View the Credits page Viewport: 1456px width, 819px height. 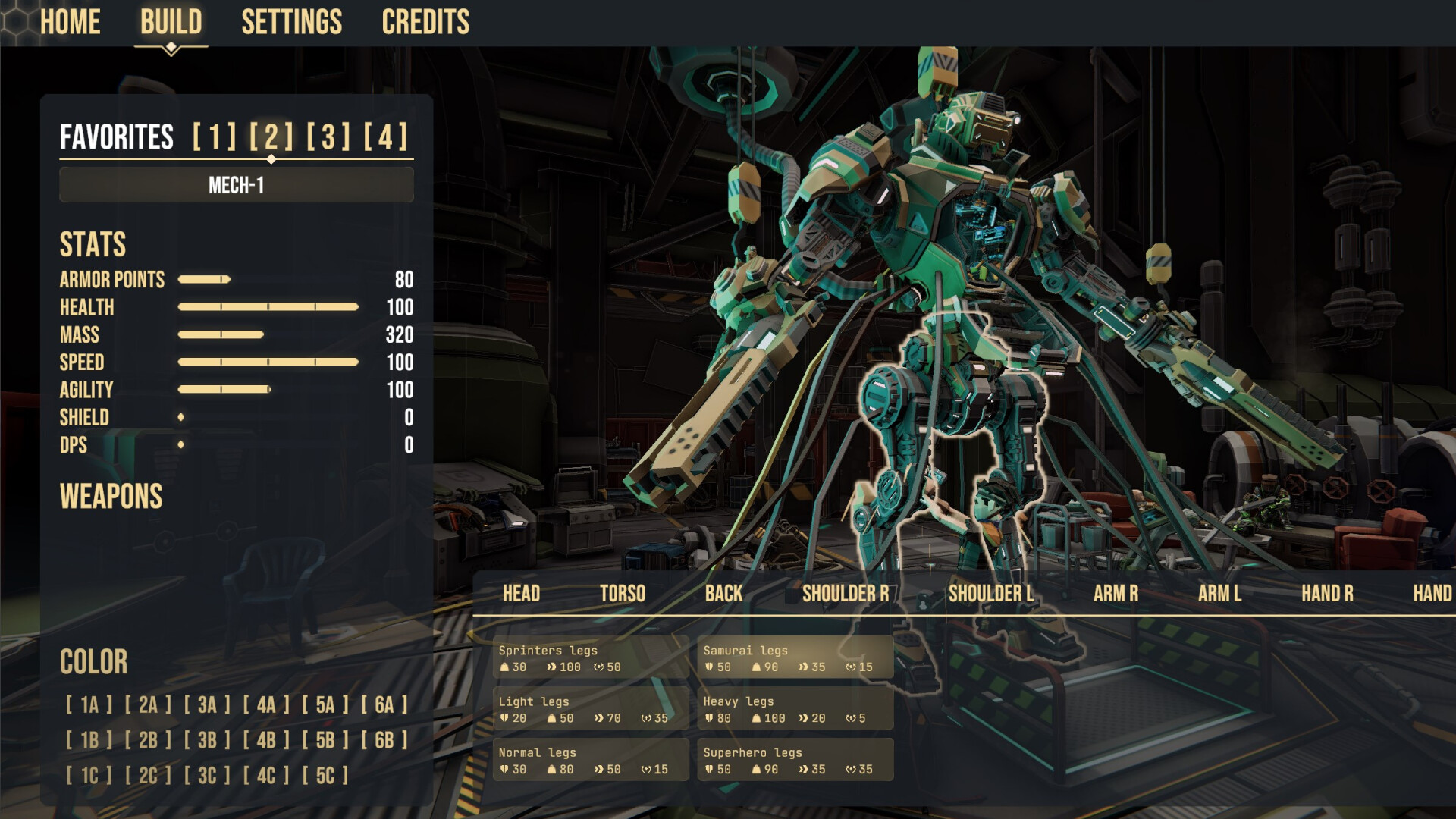point(425,22)
